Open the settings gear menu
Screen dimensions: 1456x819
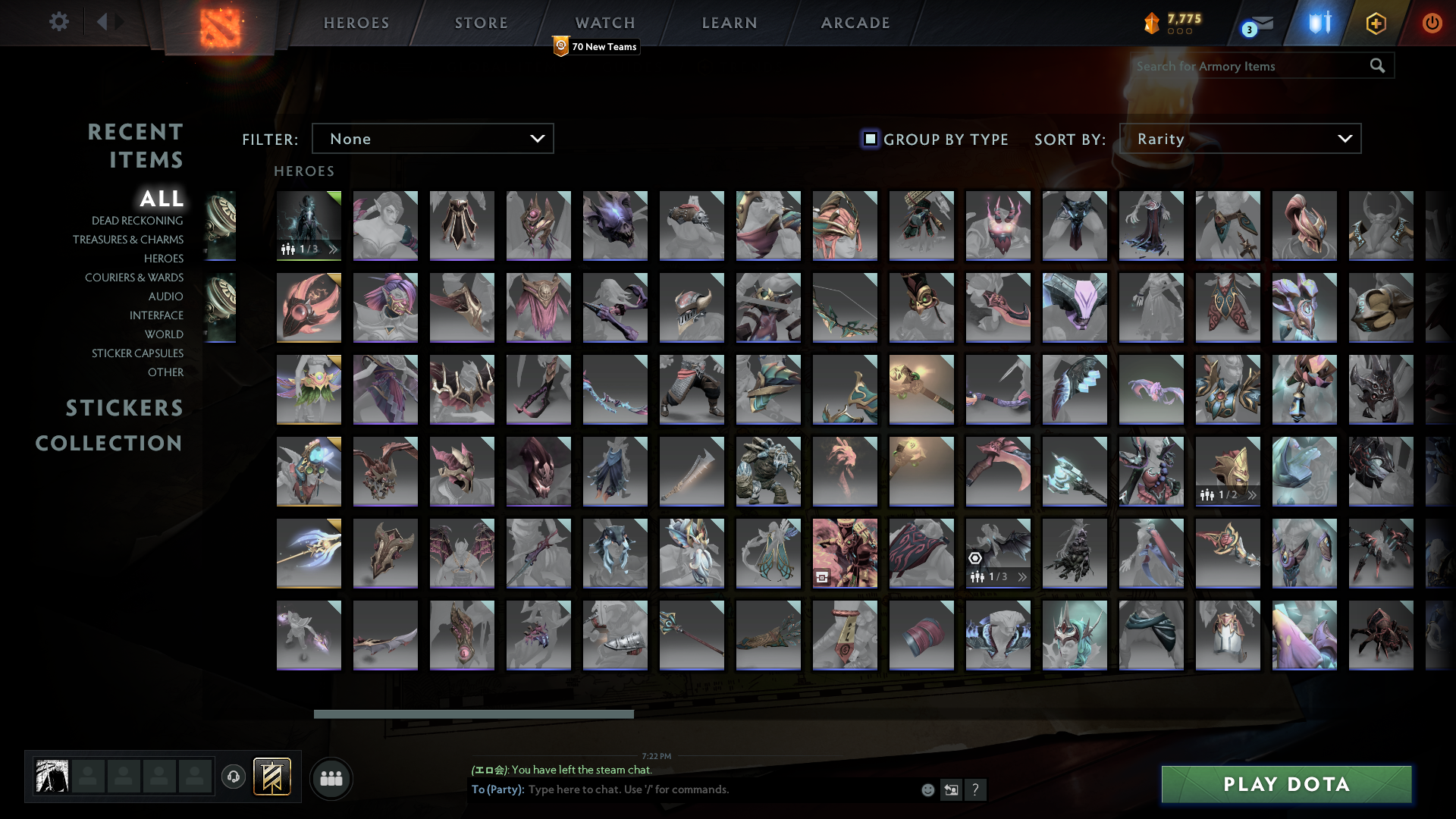click(x=59, y=22)
